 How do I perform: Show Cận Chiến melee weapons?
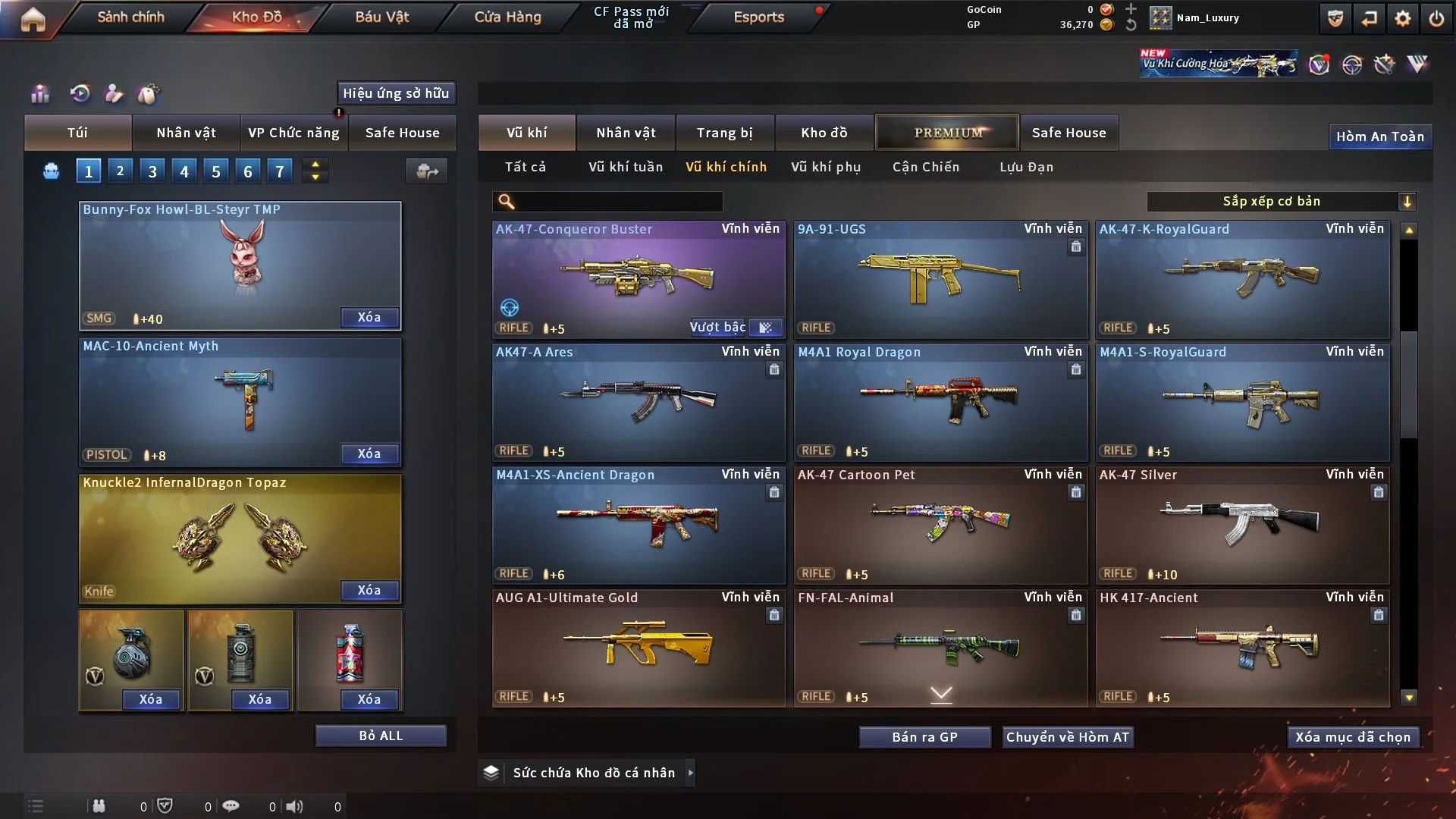coord(925,167)
